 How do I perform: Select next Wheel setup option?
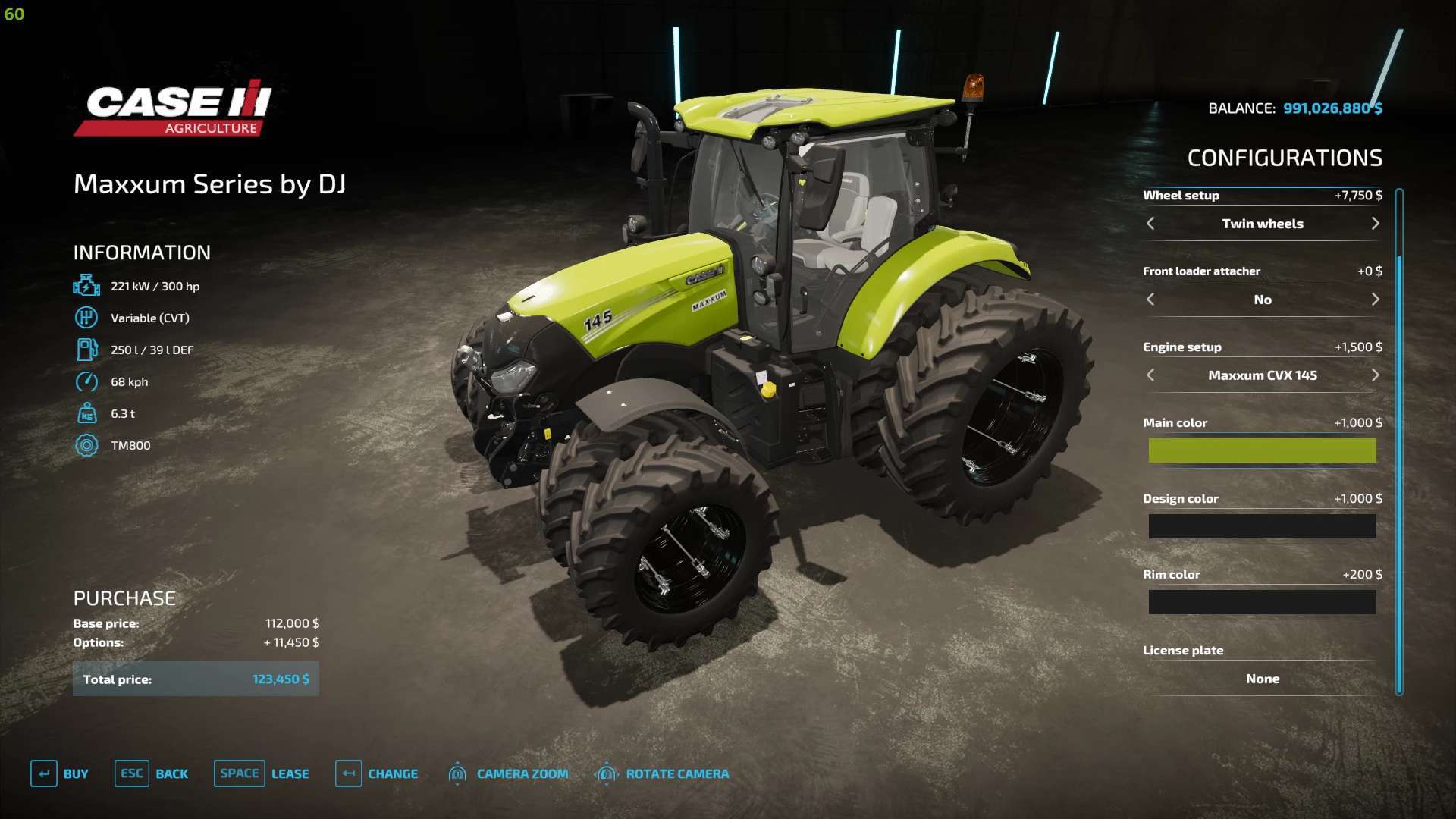1375,224
